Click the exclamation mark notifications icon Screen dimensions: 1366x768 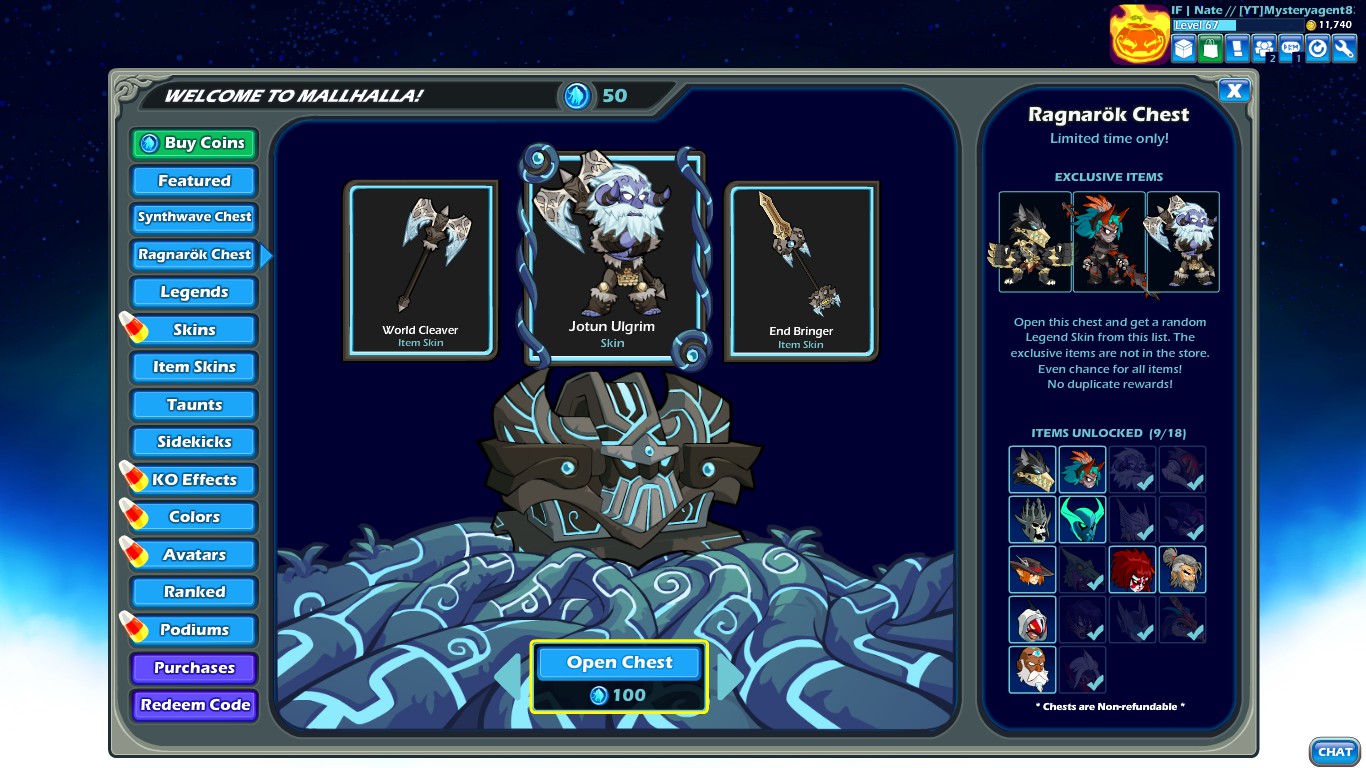pos(1237,47)
